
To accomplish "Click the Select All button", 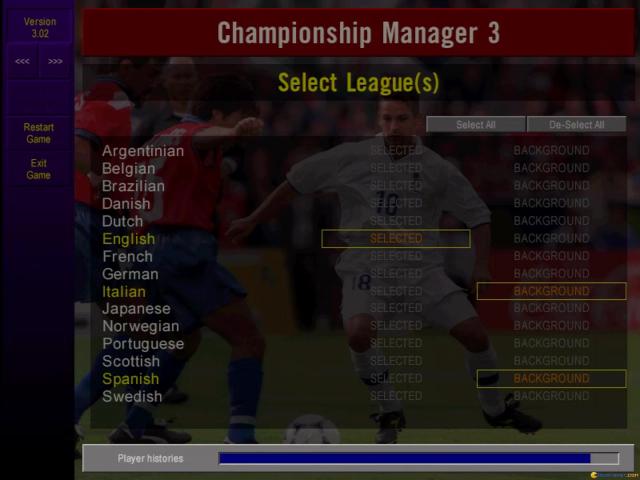I will pyautogui.click(x=475, y=125).
